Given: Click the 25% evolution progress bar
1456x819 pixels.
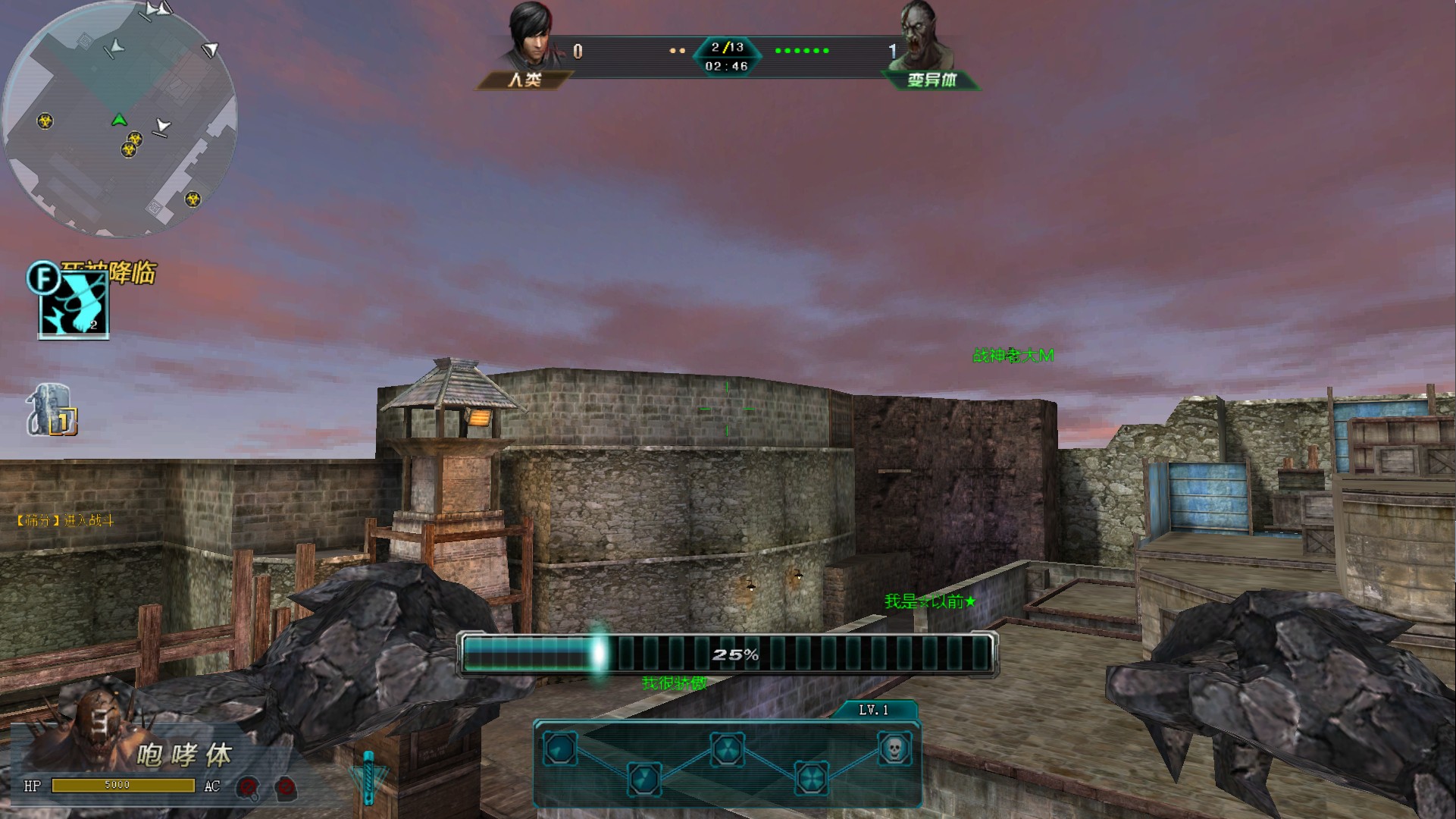Looking at the screenshot, I should (x=727, y=654).
